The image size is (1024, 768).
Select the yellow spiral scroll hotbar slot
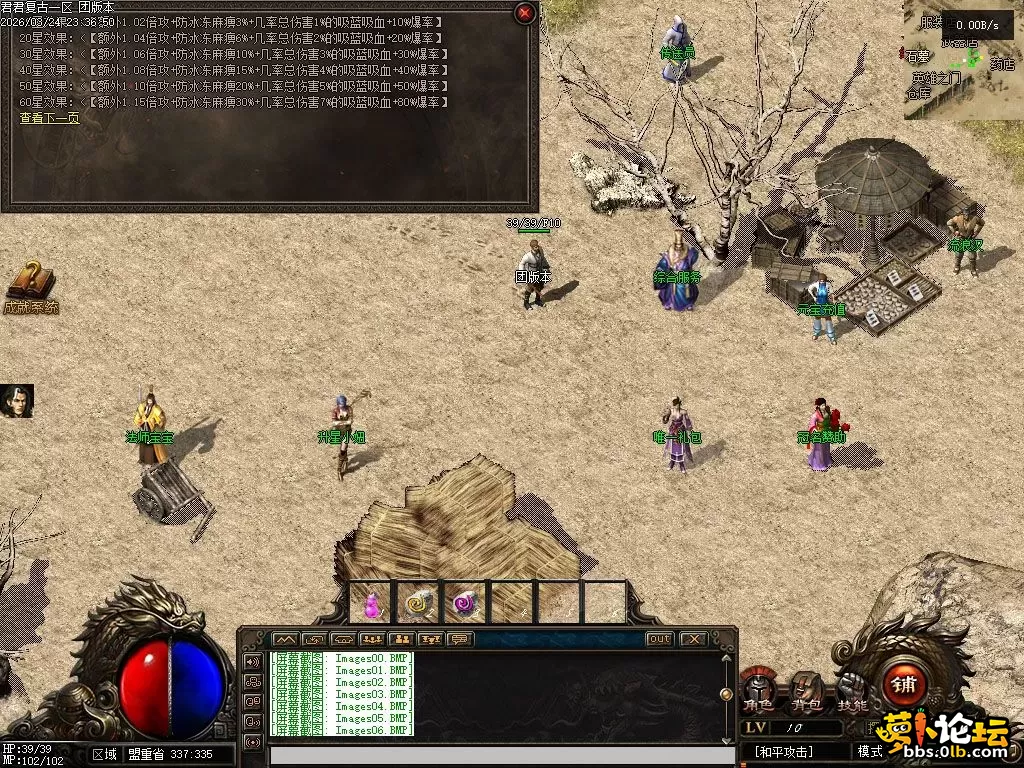[417, 604]
